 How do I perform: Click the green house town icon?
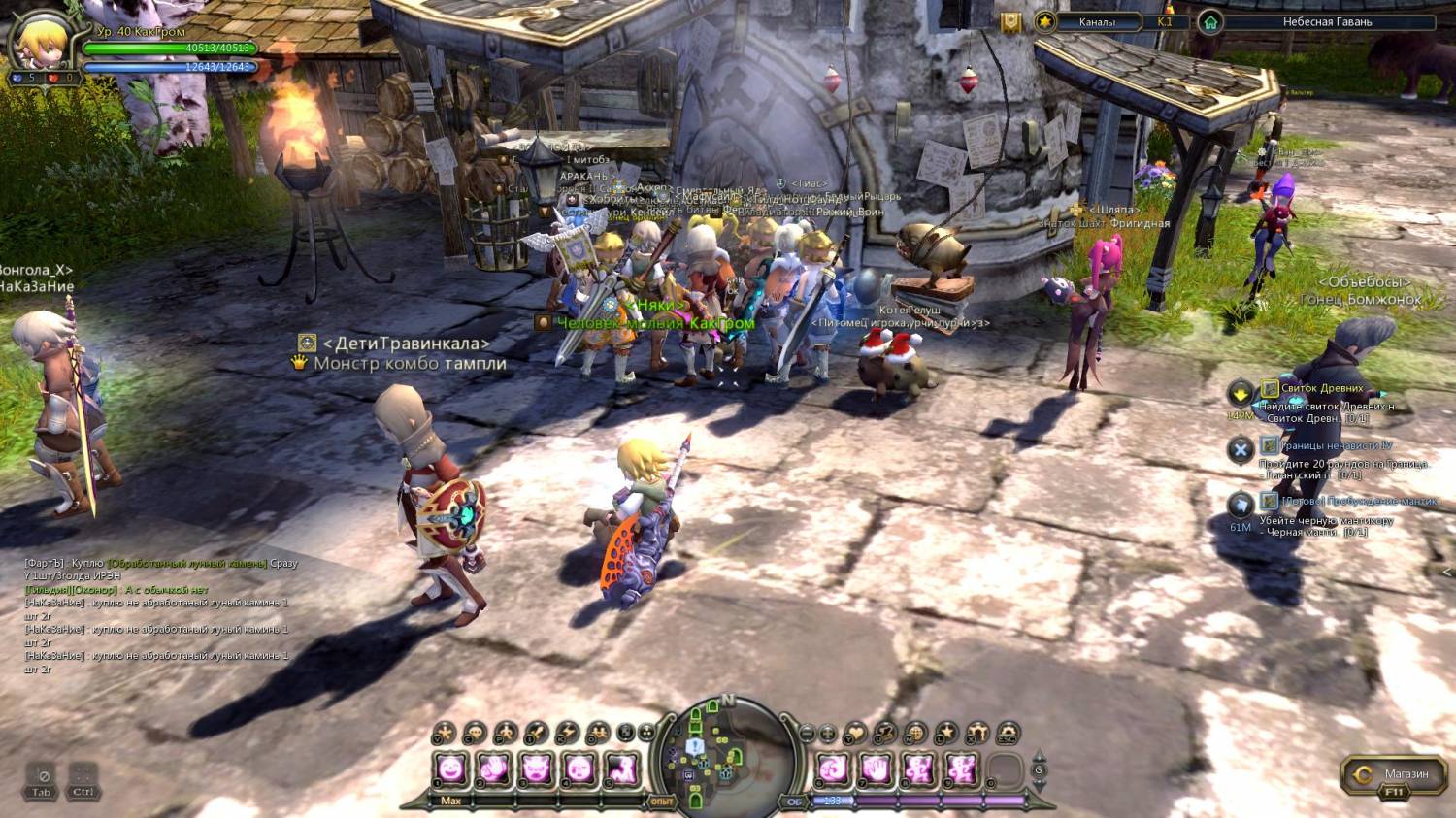(1209, 21)
